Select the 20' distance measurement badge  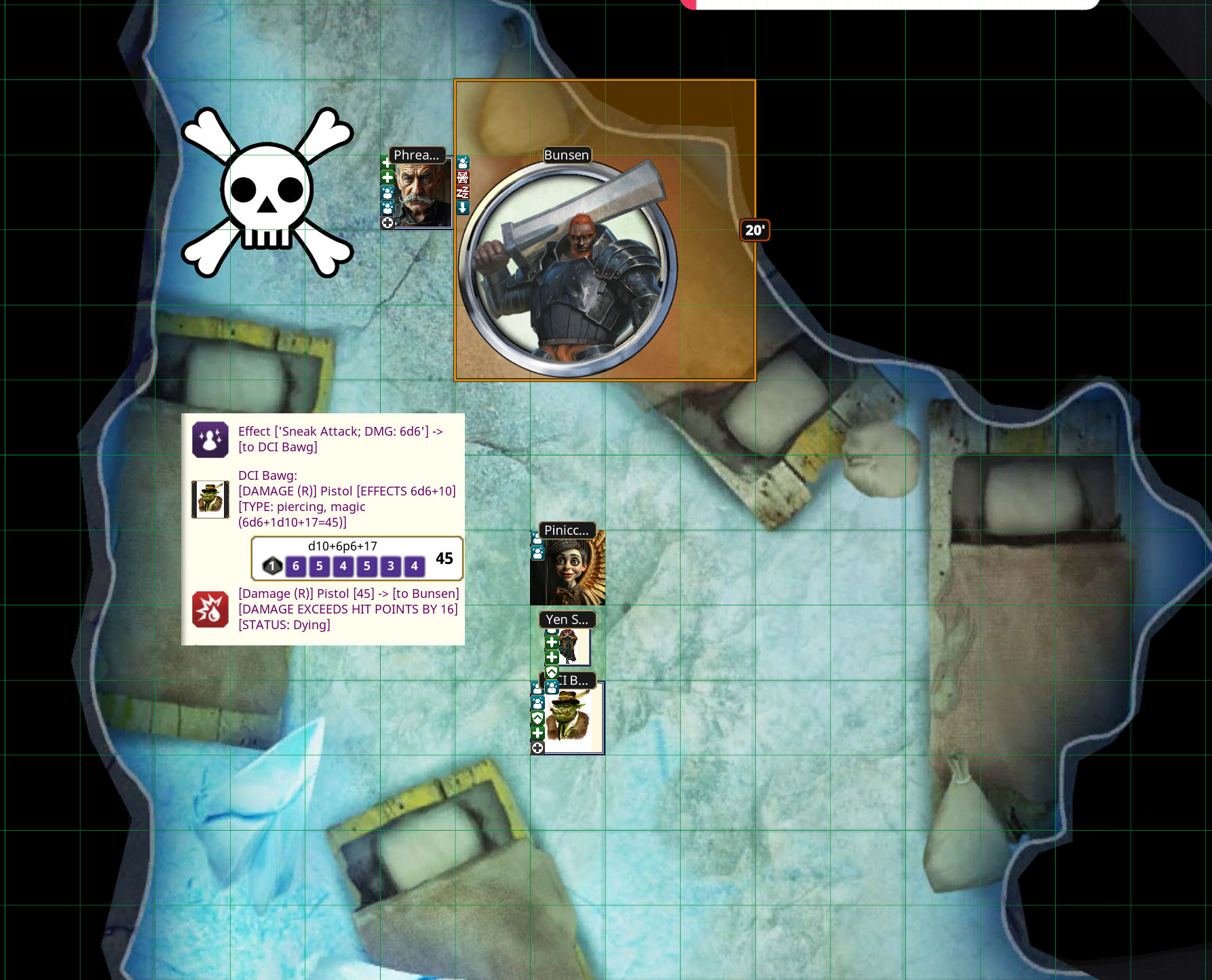point(753,230)
